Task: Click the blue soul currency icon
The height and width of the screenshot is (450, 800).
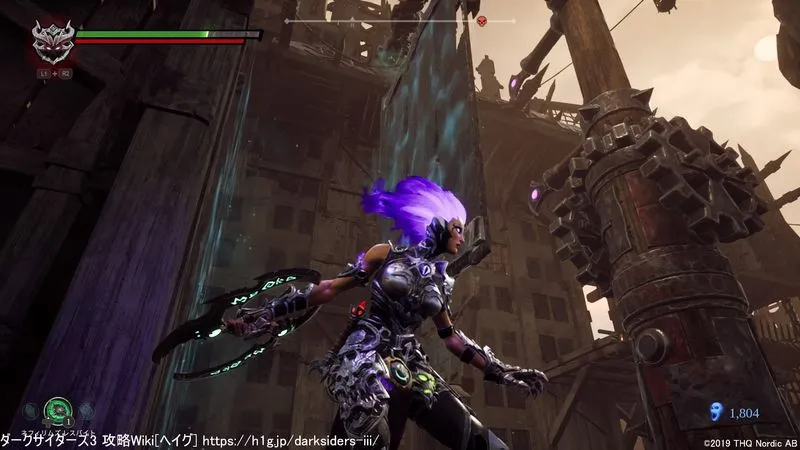Action: (x=714, y=411)
